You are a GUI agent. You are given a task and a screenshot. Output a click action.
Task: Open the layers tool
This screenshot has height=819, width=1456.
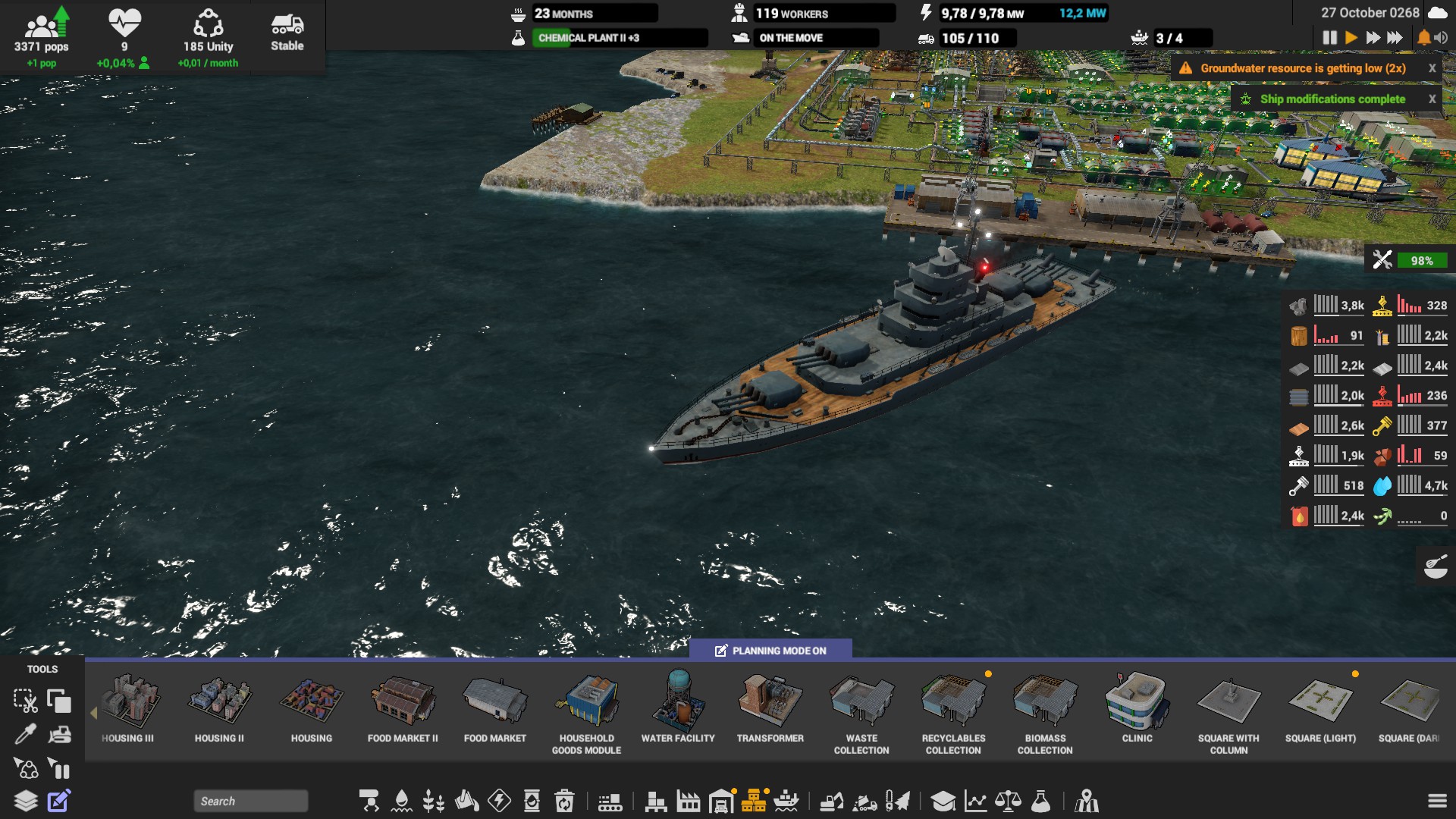[x=26, y=801]
